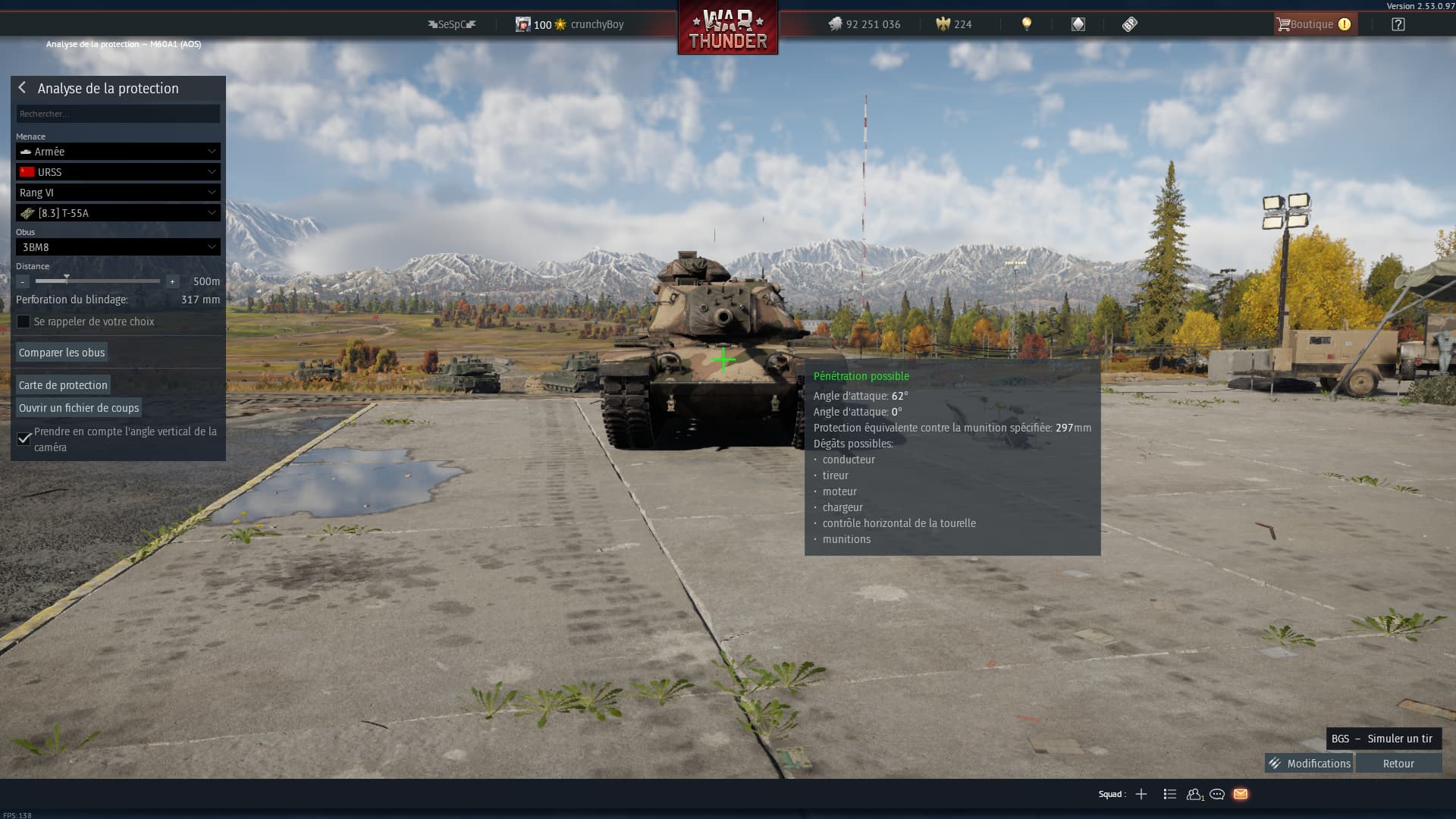Image resolution: width=1456 pixels, height=819 pixels.
Task: Open the URSS nation dropdown
Action: (x=118, y=172)
